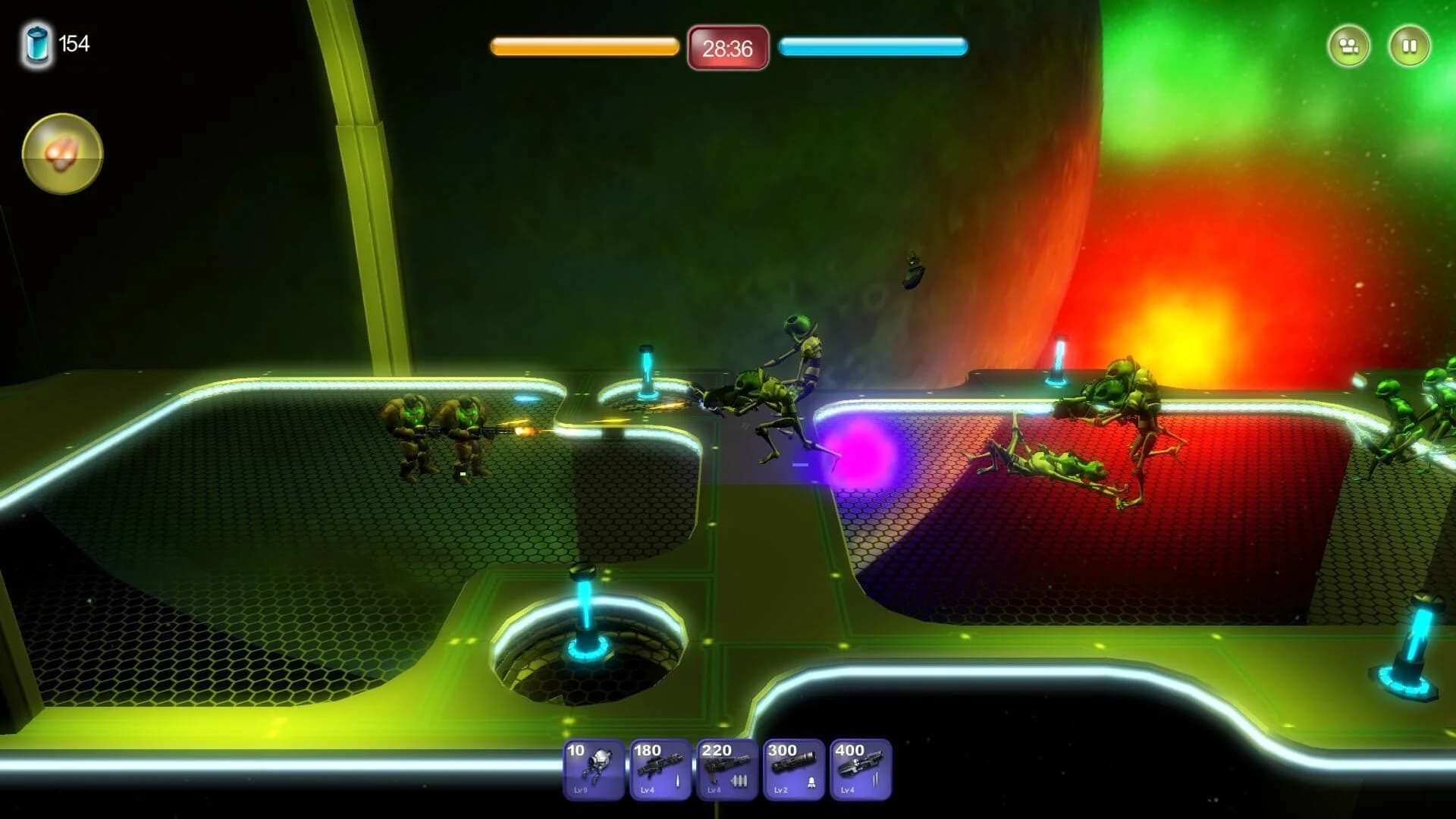Click the battery resource icon showing 154
Viewport: 1456px width, 819px height.
(36, 44)
